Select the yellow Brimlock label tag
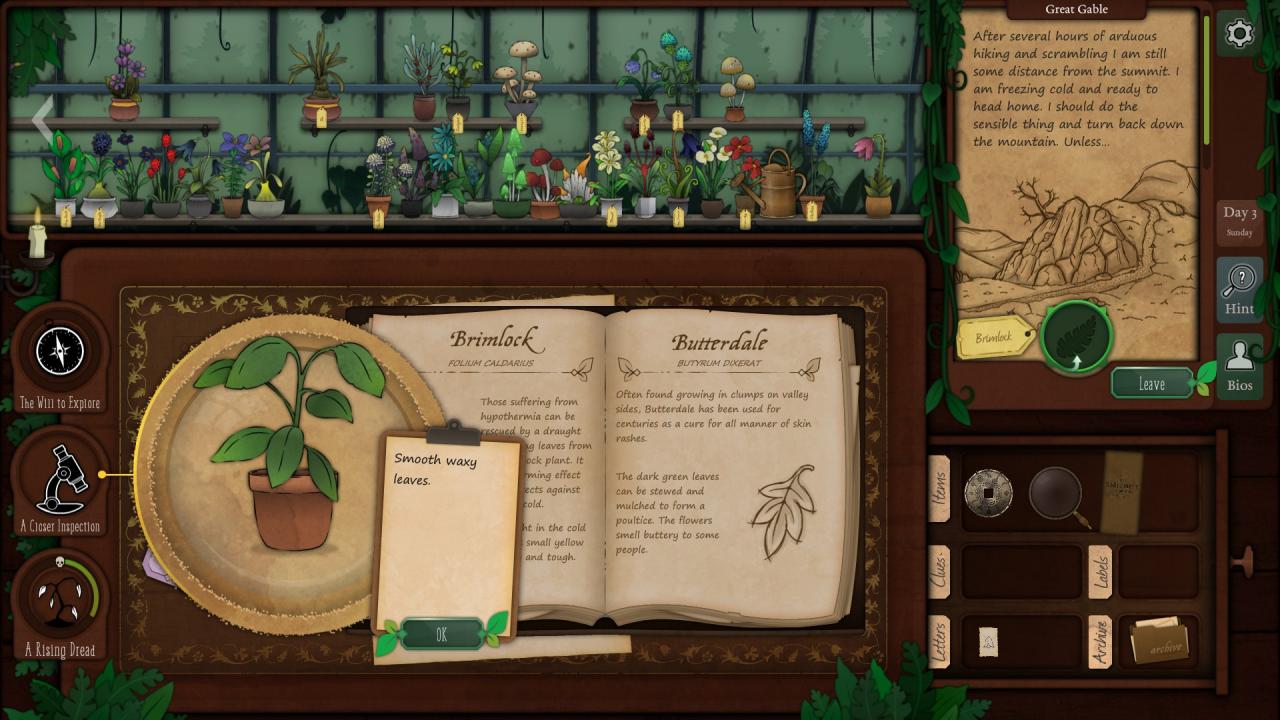 pos(995,338)
